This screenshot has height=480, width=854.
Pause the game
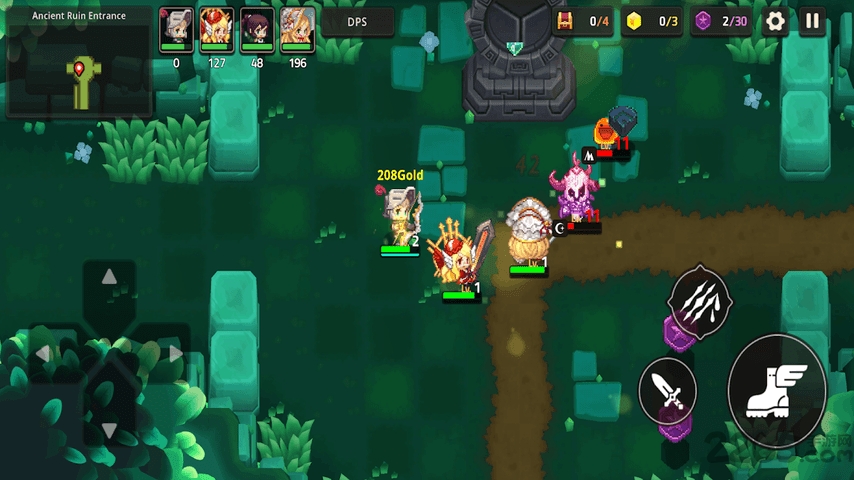(812, 21)
